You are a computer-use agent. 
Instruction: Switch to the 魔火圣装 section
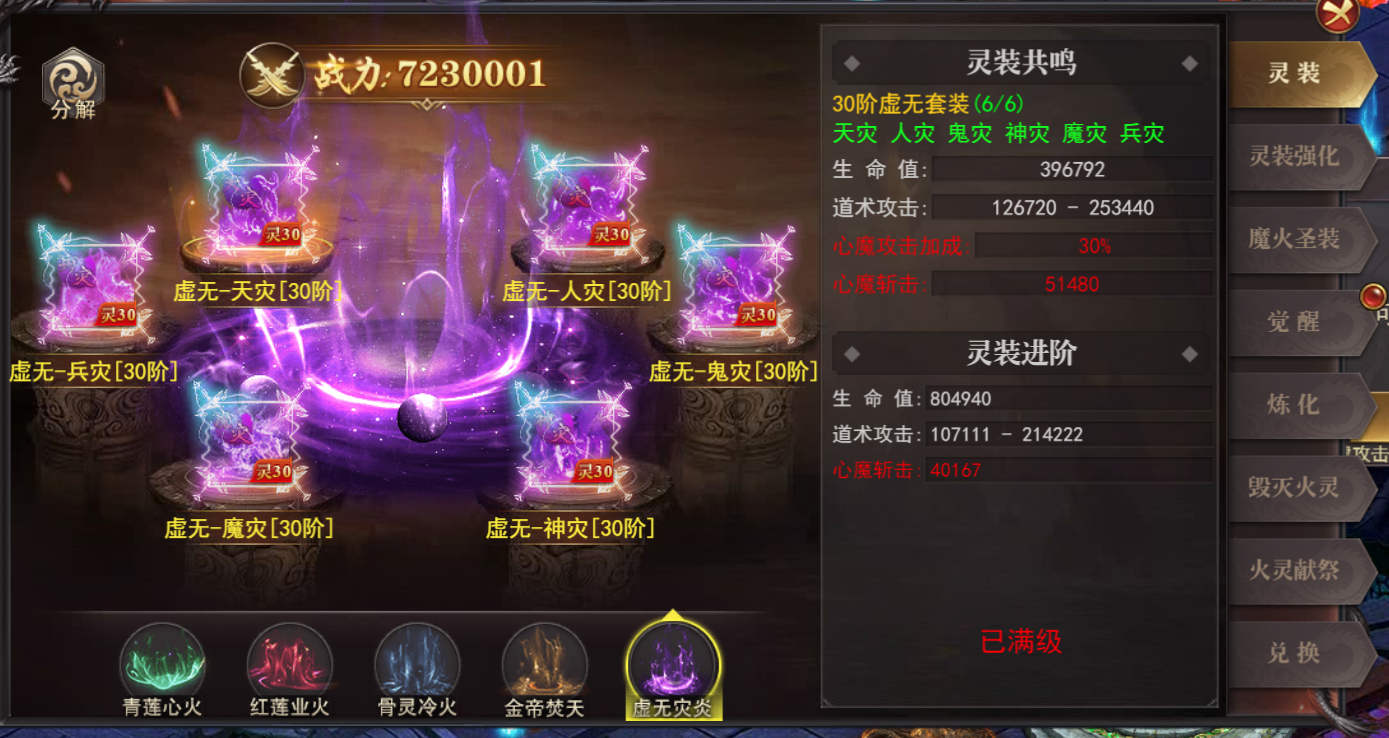tap(1300, 241)
